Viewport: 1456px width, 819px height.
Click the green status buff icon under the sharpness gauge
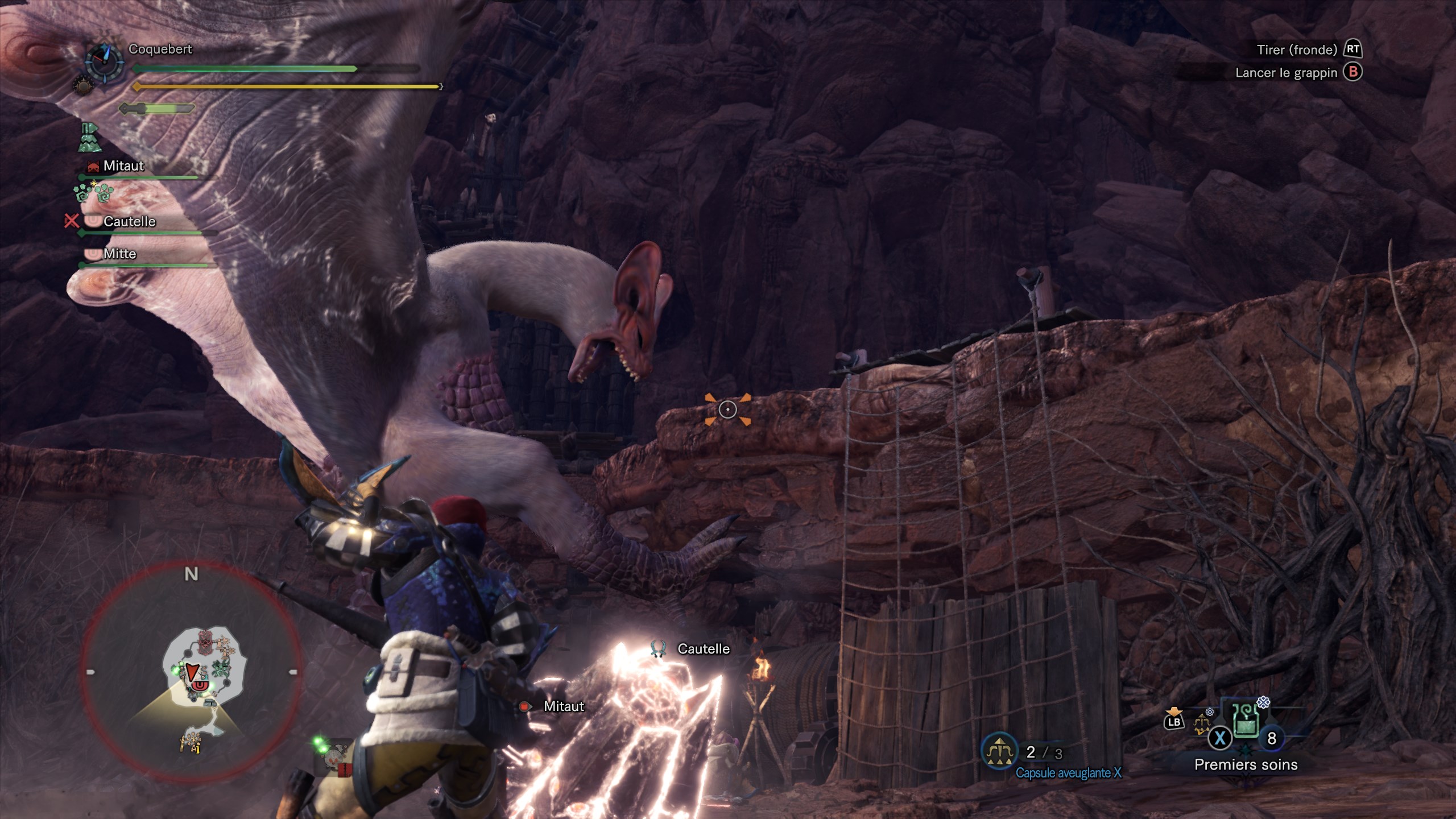tap(90, 138)
